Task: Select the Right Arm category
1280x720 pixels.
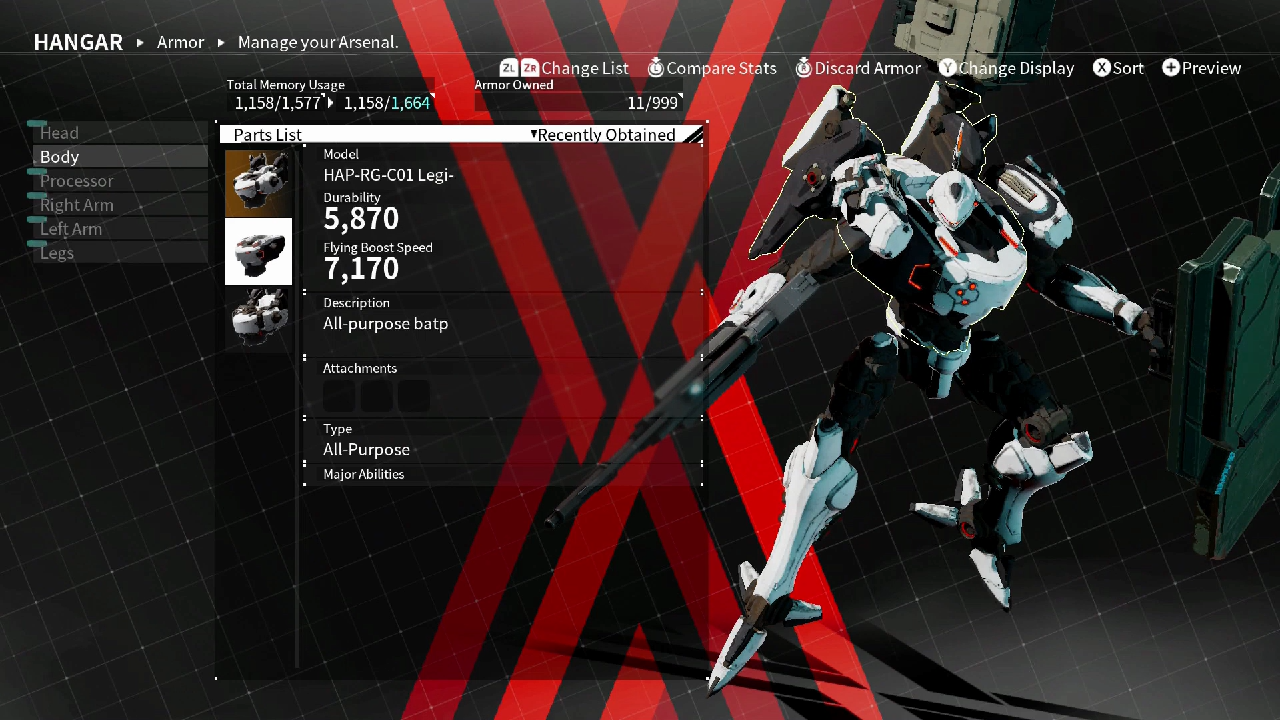Action: click(x=77, y=204)
